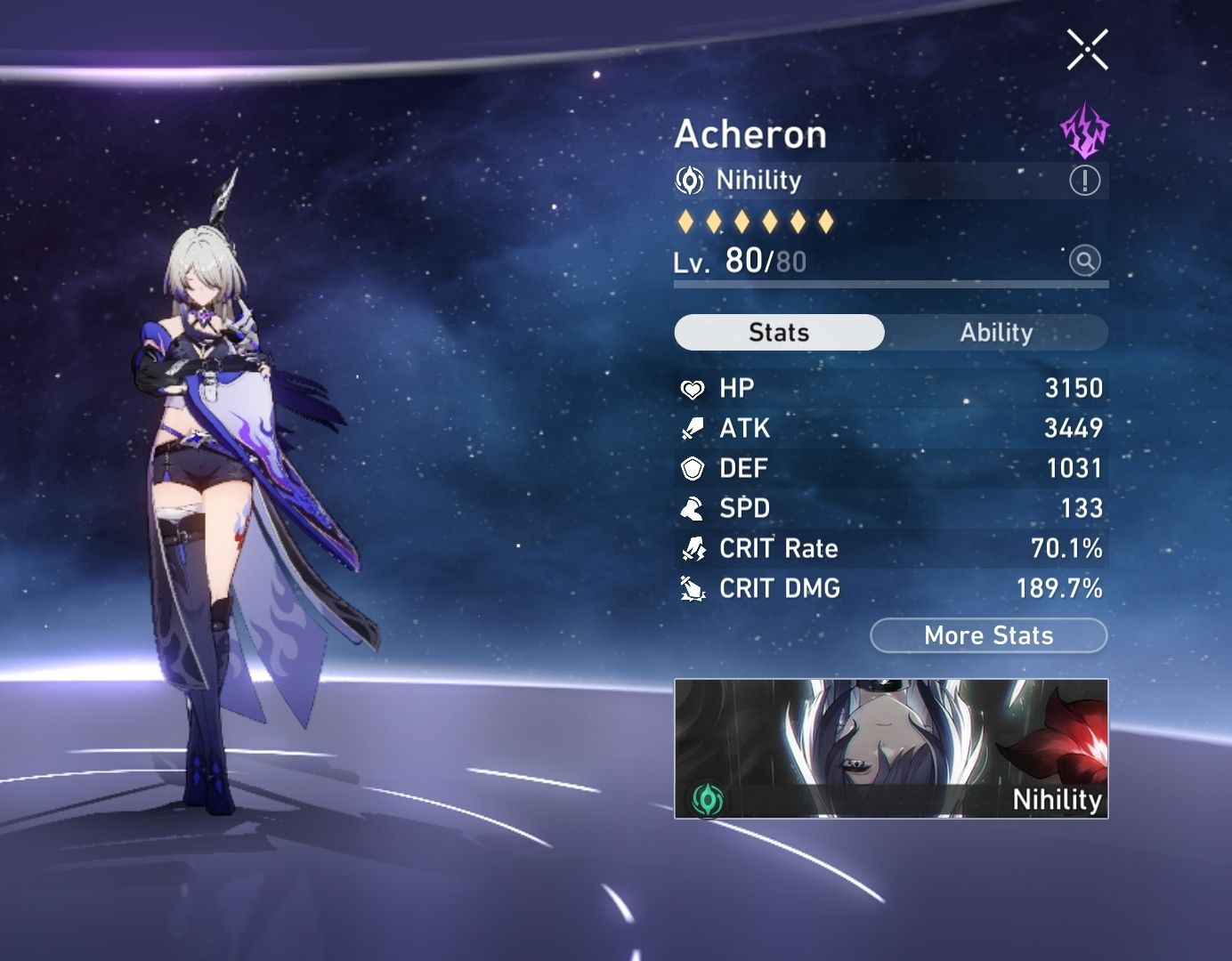Select the last Eidolon star diamond
Screen dimensions: 1232x961
click(x=828, y=219)
